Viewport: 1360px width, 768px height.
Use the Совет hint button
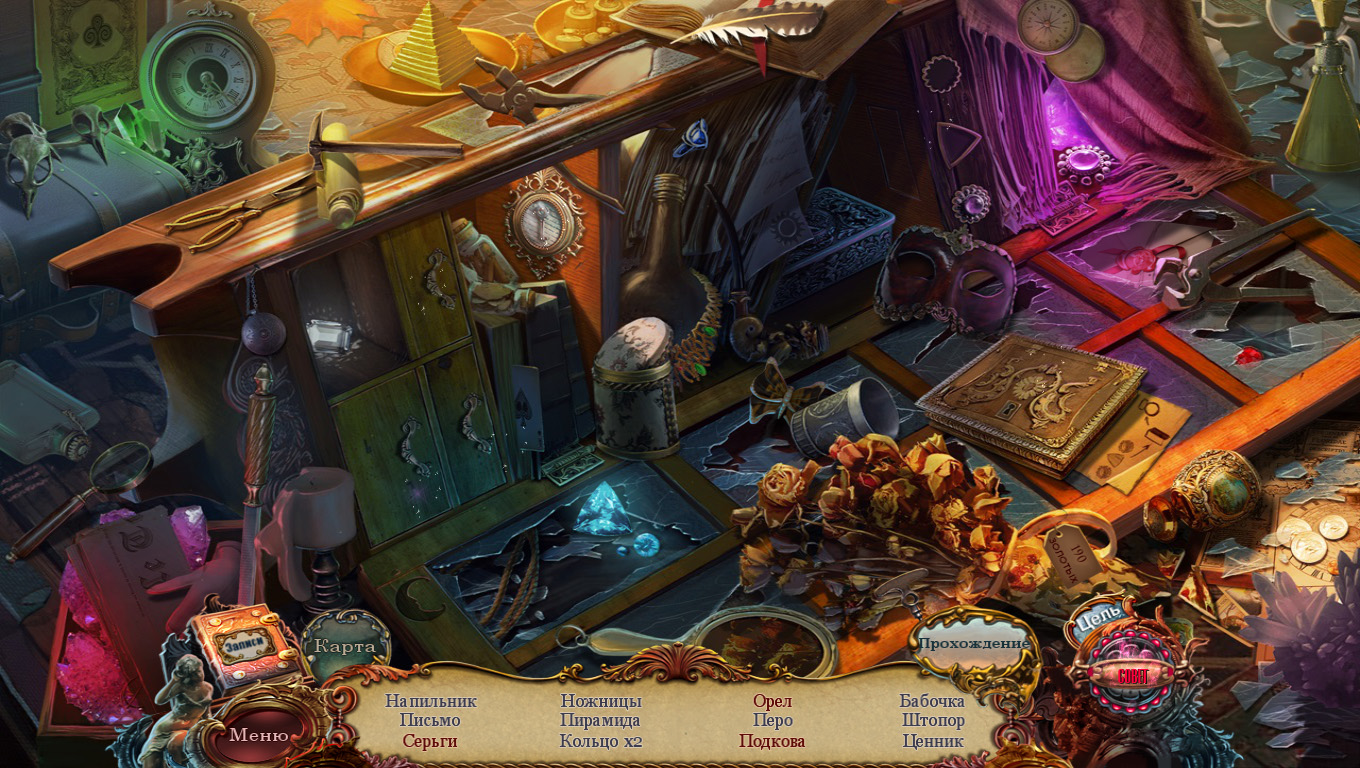coord(1133,674)
